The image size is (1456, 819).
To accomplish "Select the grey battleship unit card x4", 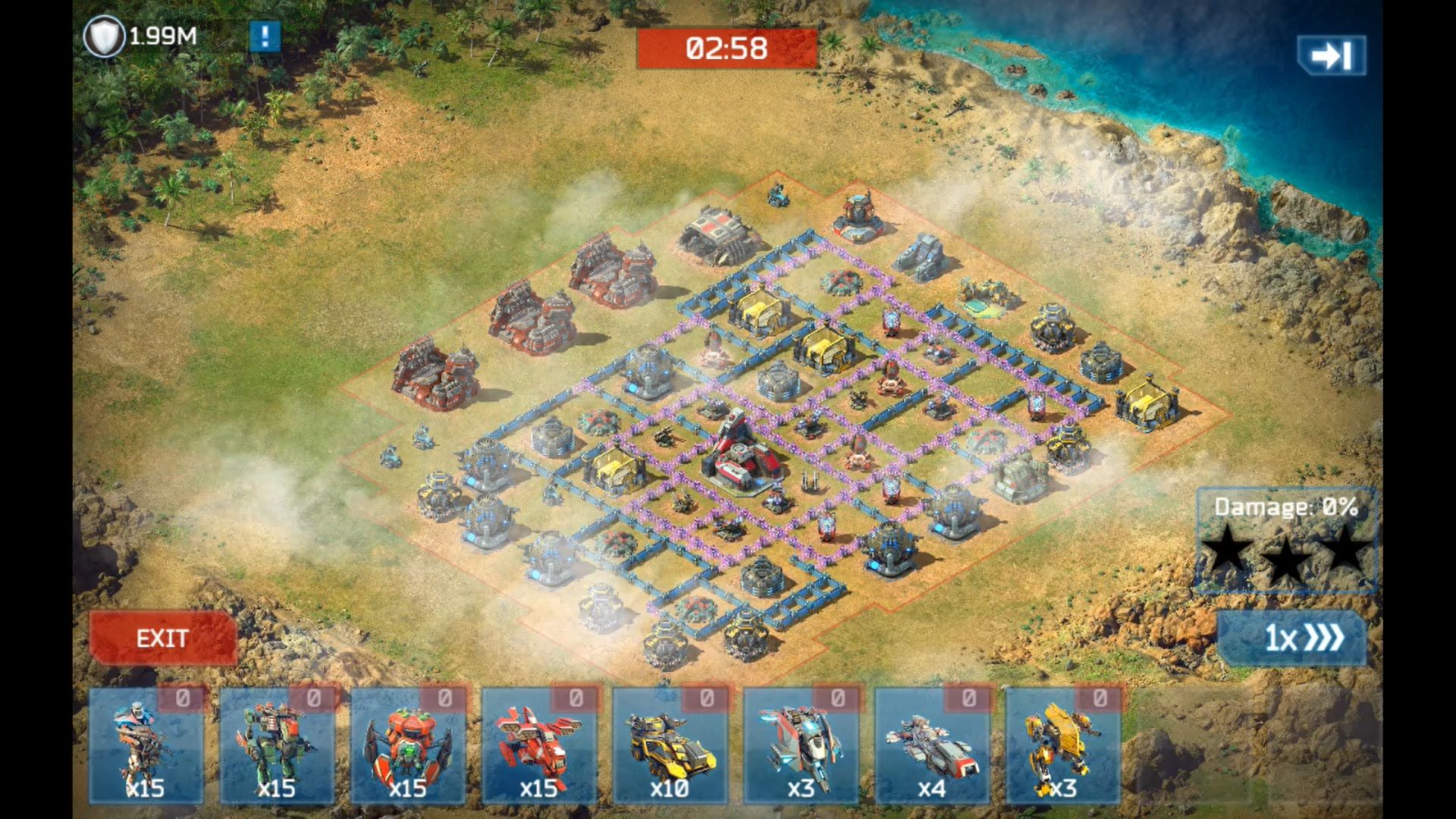I will pyautogui.click(x=933, y=745).
